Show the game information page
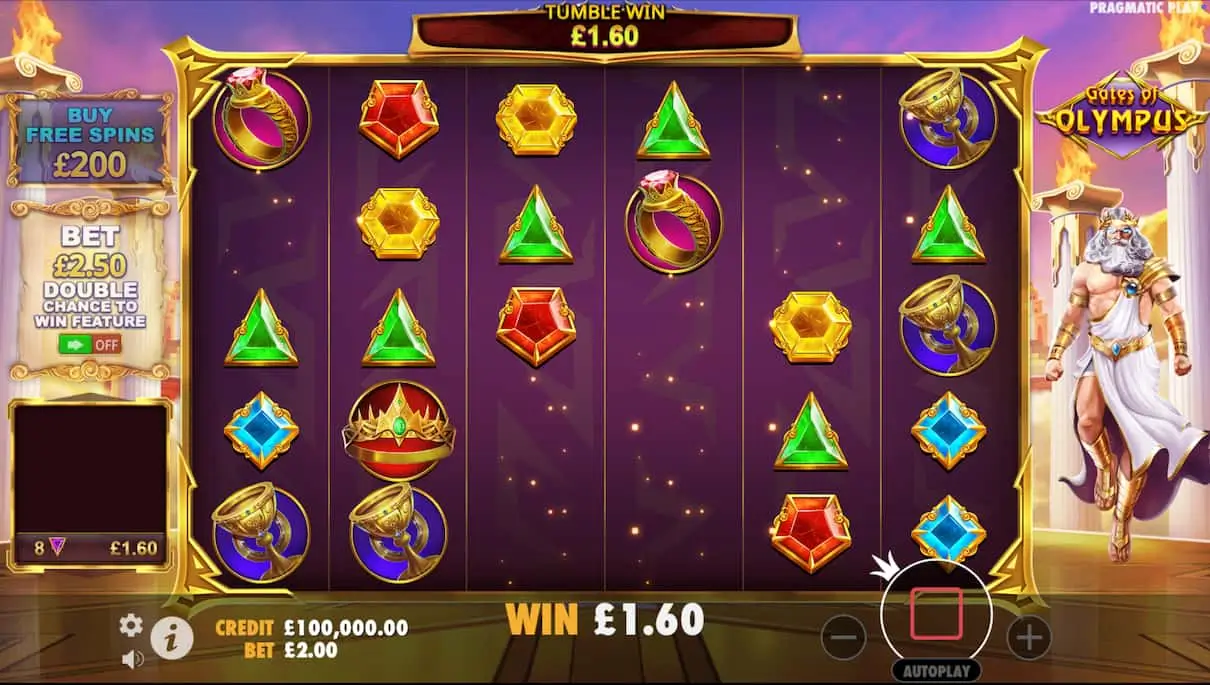This screenshot has width=1210, height=685. (x=172, y=637)
